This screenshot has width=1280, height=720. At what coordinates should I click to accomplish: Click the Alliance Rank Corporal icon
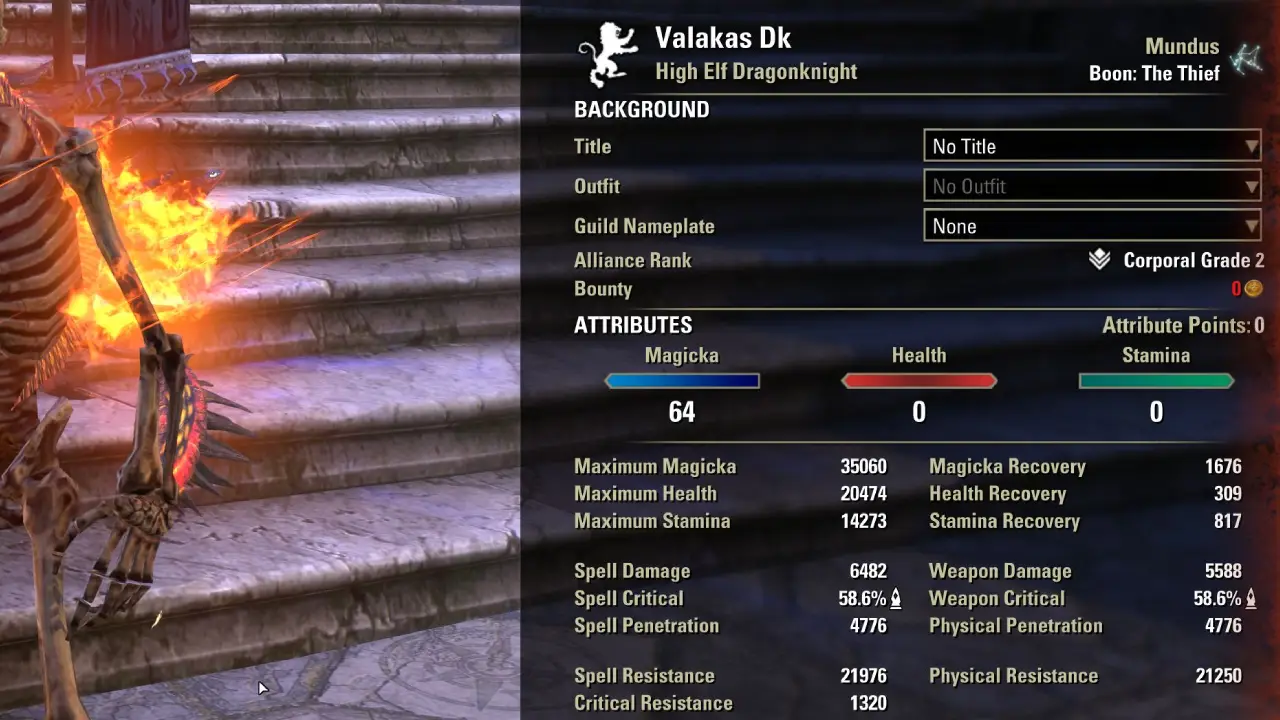coord(1099,260)
